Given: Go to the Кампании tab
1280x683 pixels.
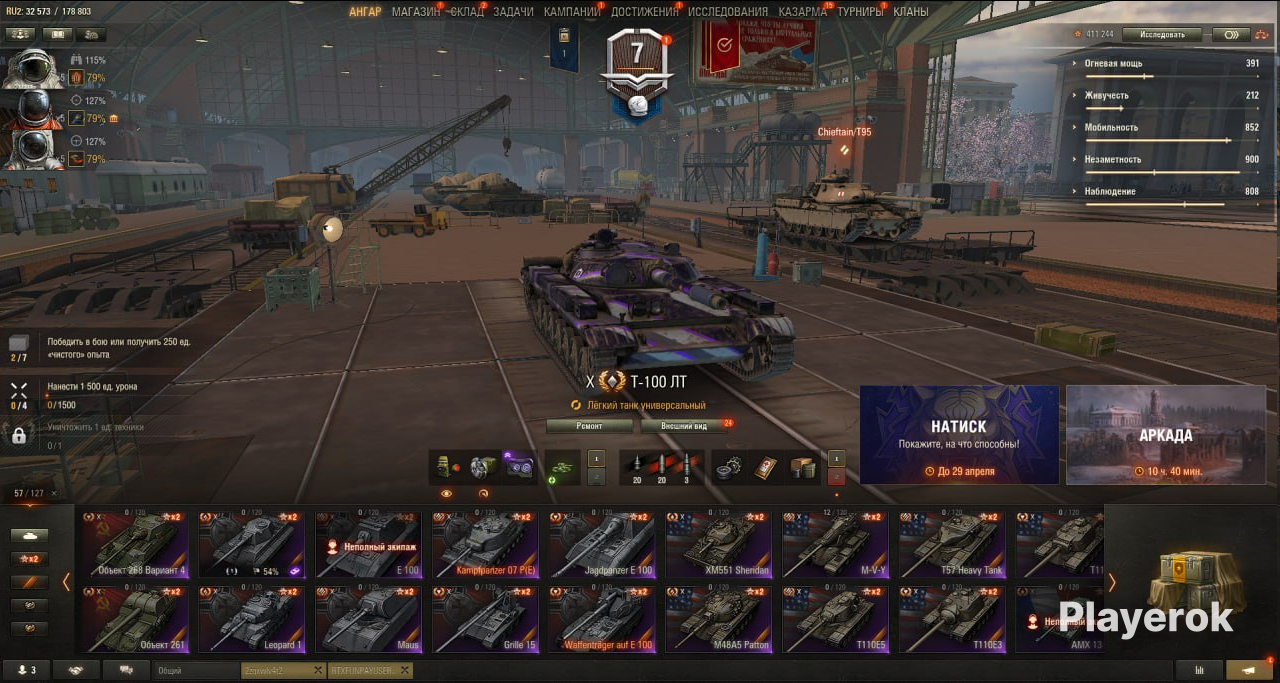Looking at the screenshot, I should [x=572, y=12].
